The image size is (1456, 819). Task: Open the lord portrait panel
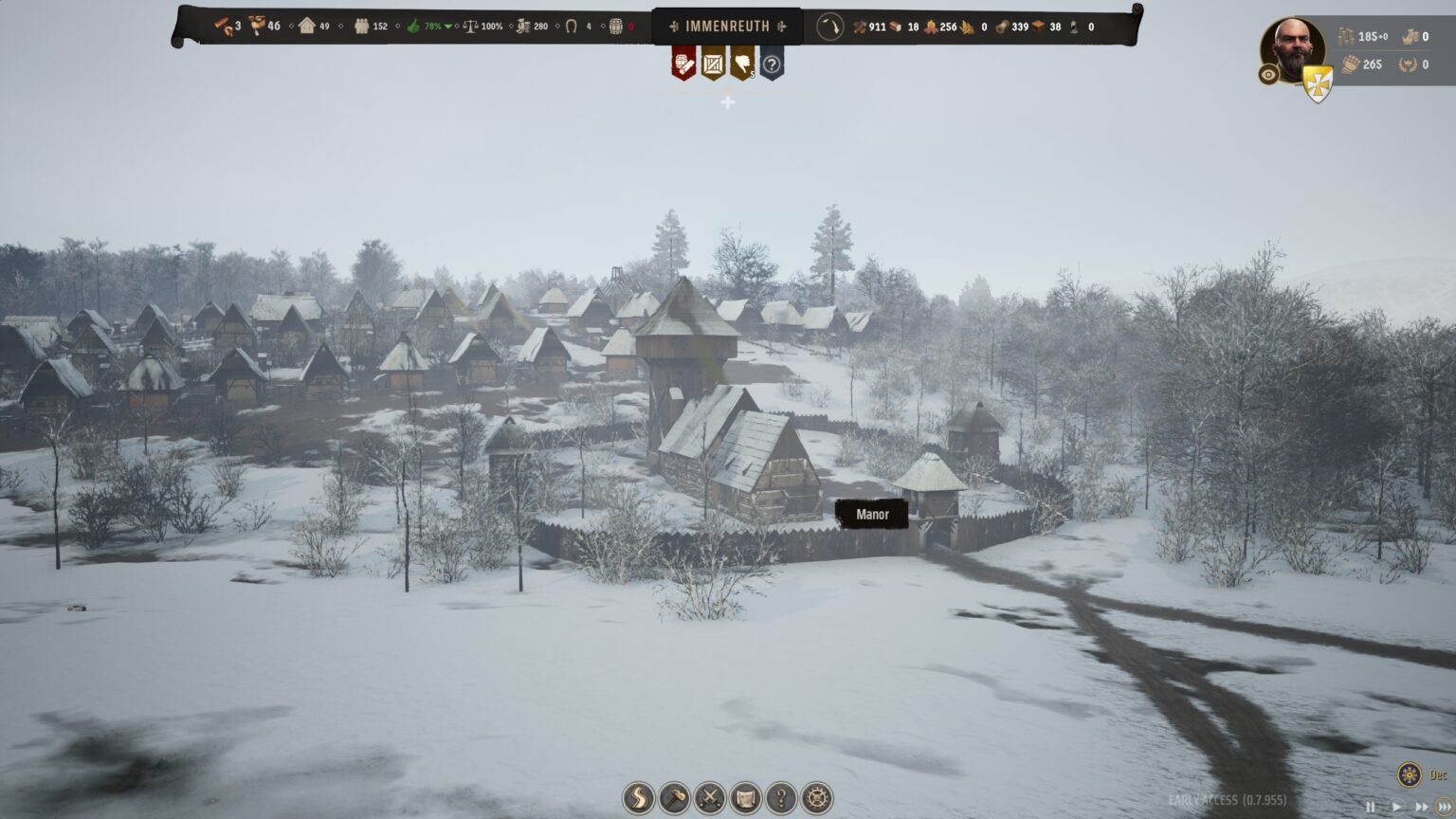(1292, 49)
